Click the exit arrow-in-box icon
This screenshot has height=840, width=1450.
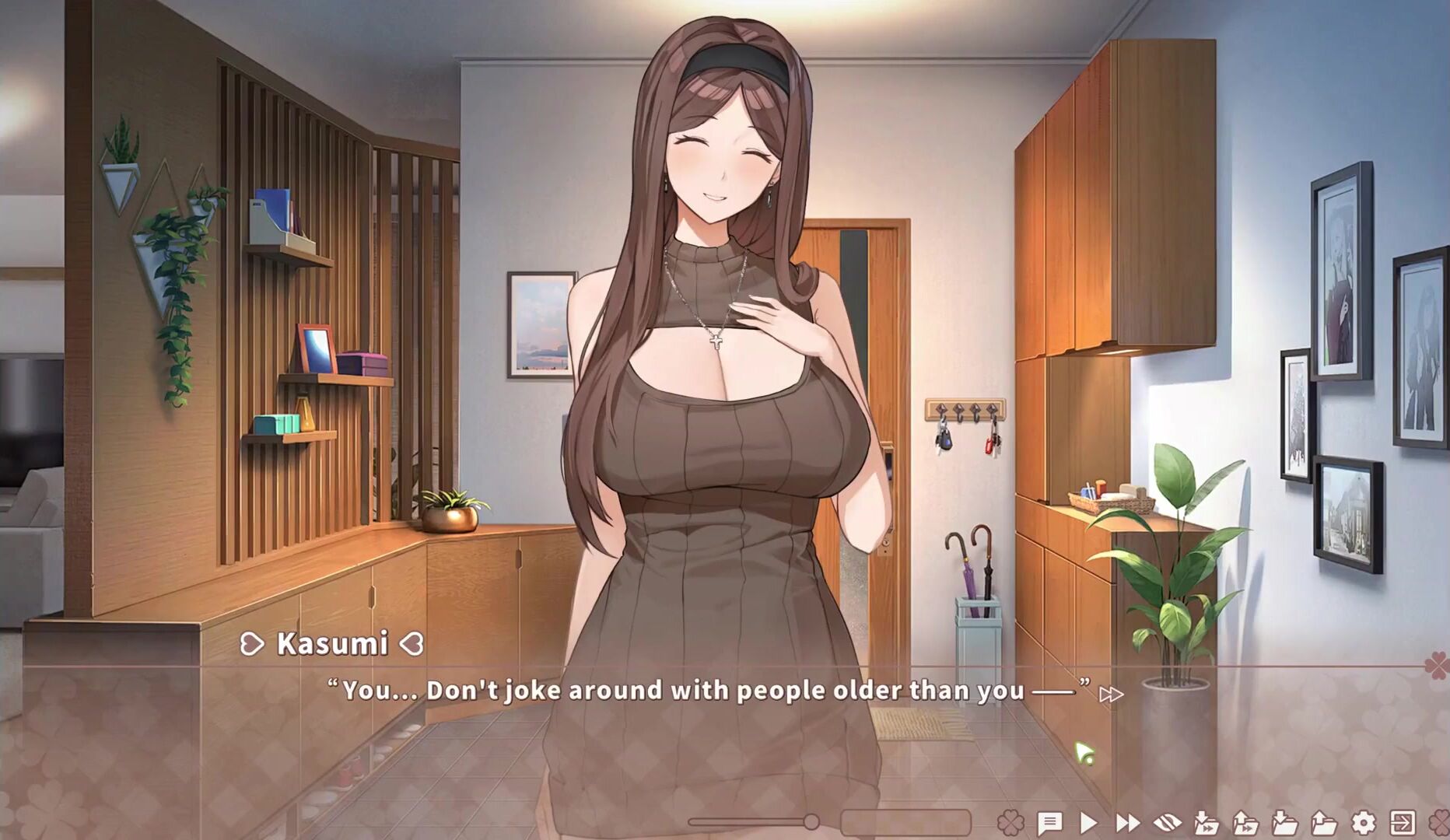1403,822
